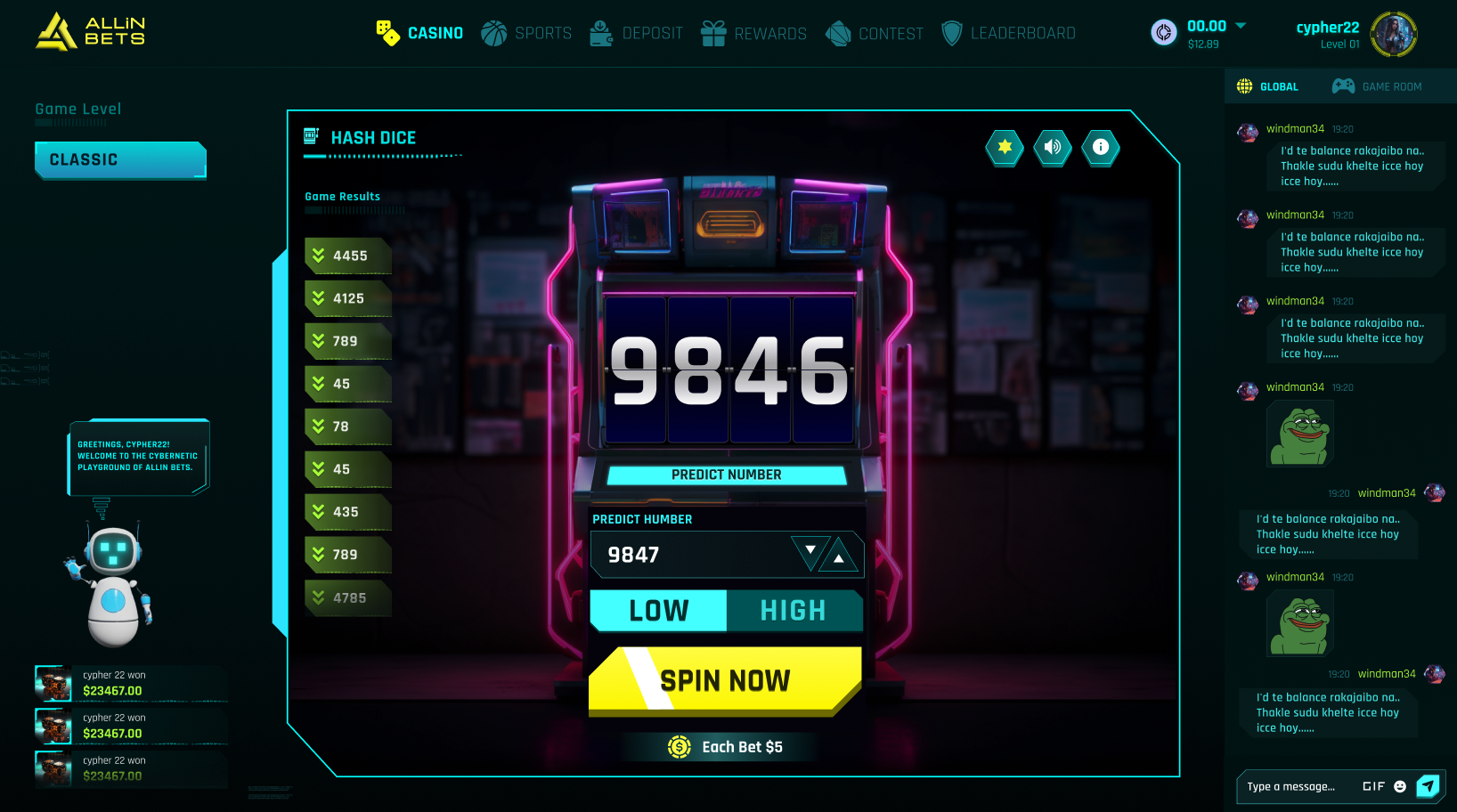This screenshot has height=812, width=1457.
Task: Select the Classic game level
Action: pyautogui.click(x=120, y=160)
